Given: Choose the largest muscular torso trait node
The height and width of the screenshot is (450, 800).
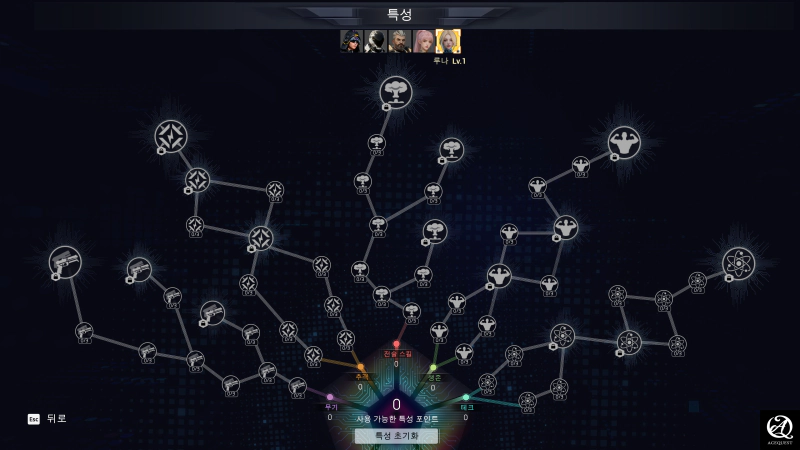Looking at the screenshot, I should pyautogui.click(x=624, y=142).
